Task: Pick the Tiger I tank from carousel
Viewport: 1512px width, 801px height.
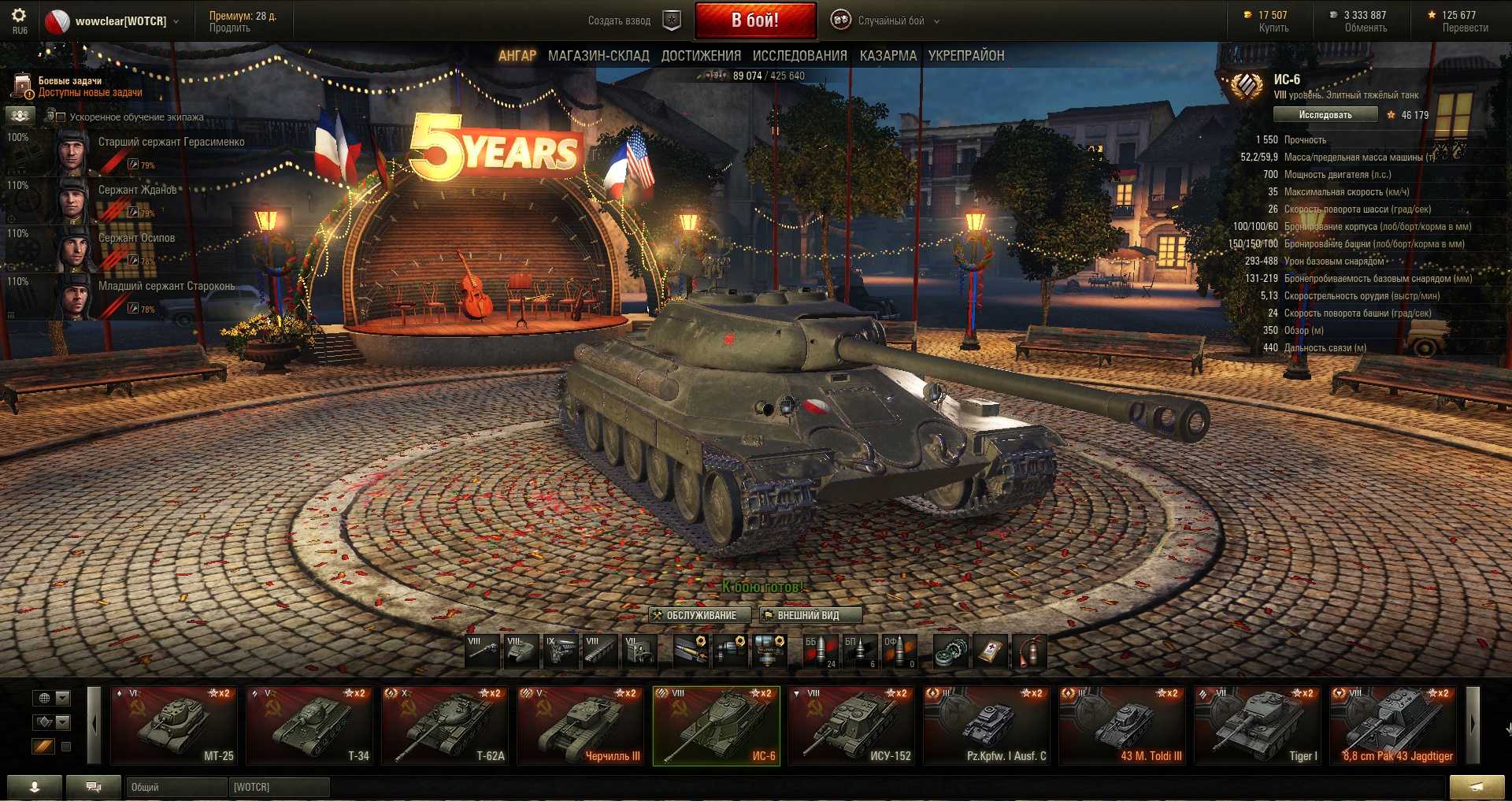Action: [x=1257, y=725]
